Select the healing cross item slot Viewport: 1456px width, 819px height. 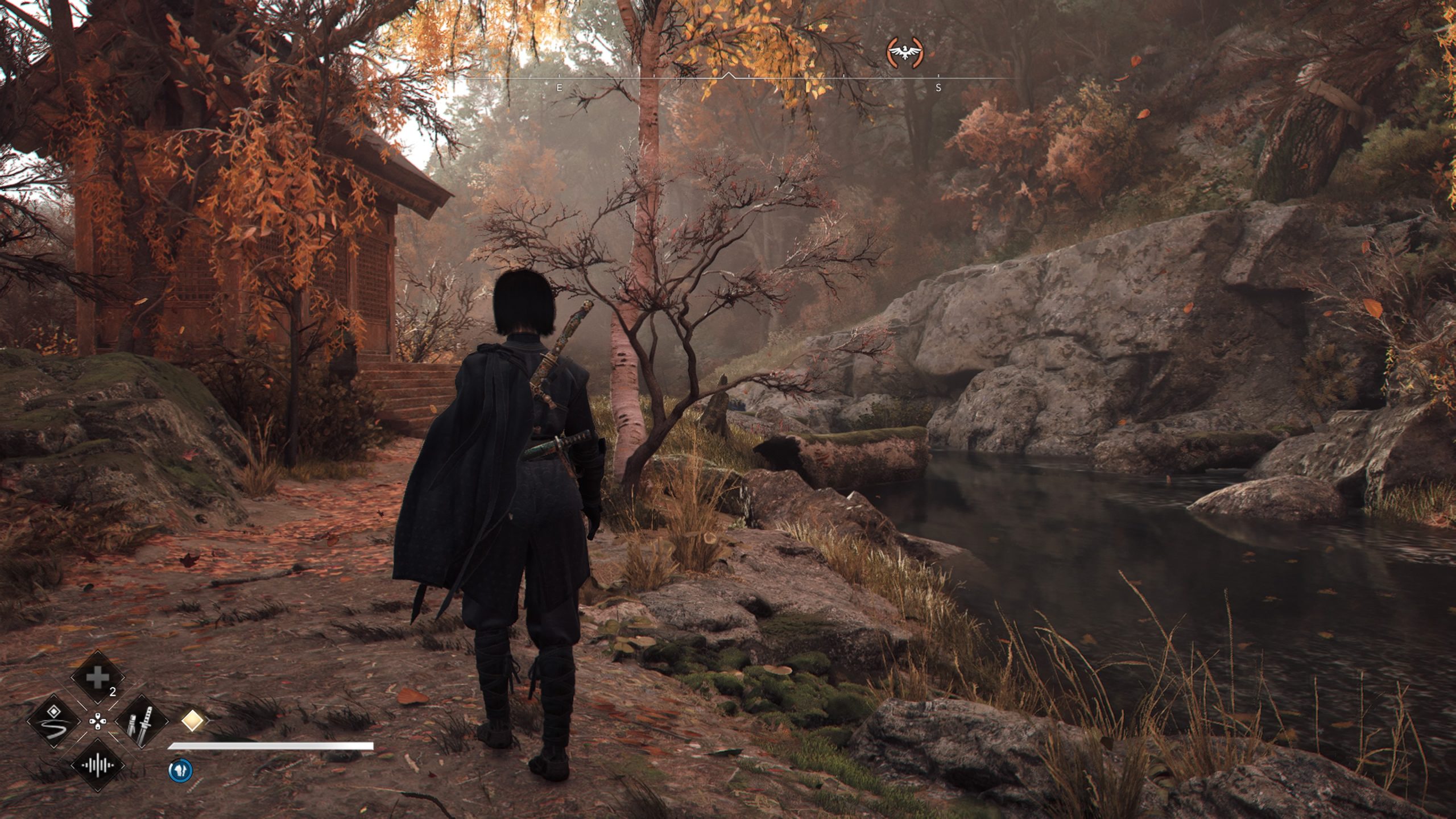97,678
